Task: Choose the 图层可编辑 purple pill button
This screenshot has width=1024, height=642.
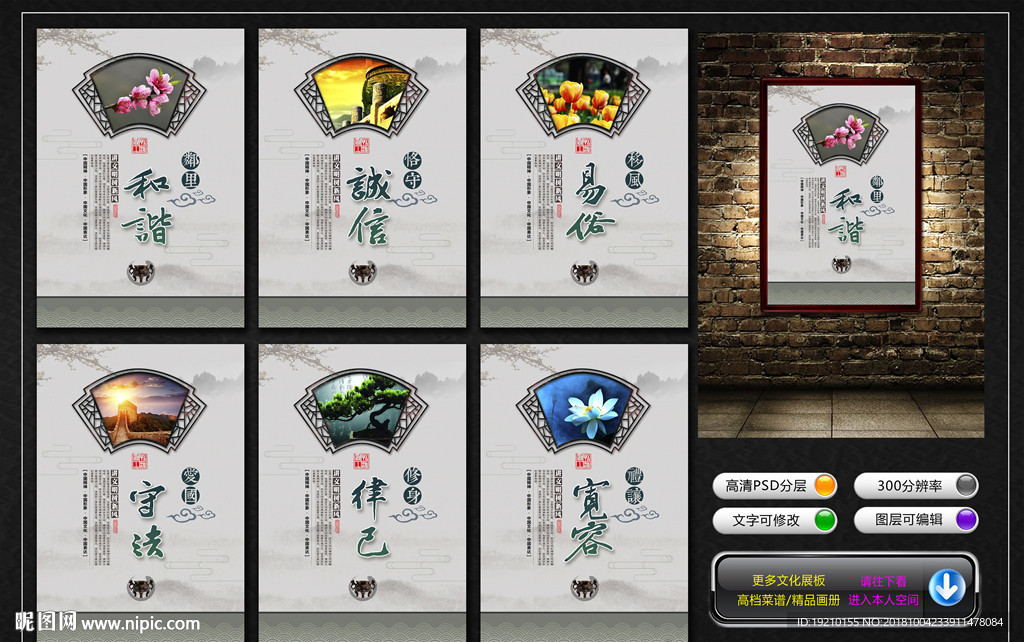Action: point(916,520)
